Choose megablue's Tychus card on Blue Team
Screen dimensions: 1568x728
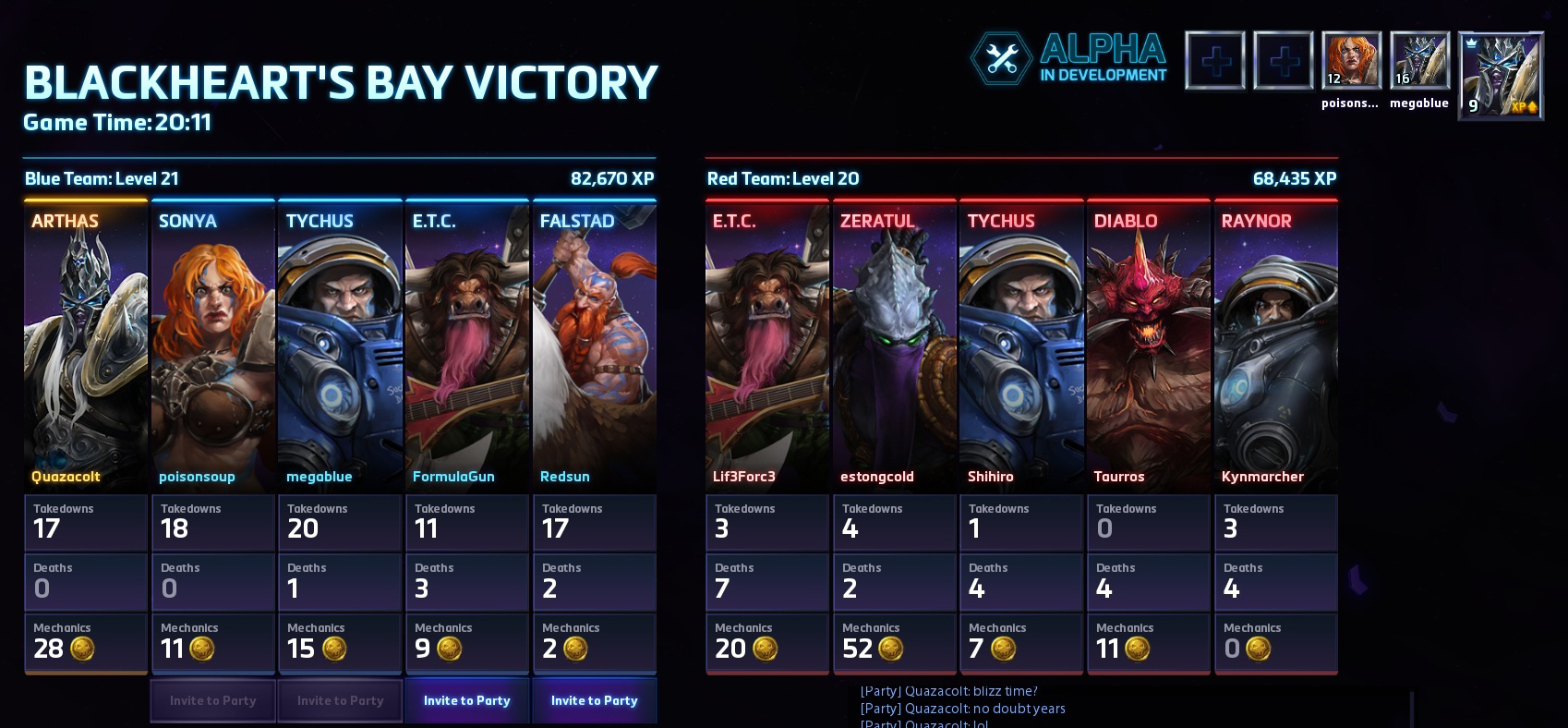[x=340, y=346]
